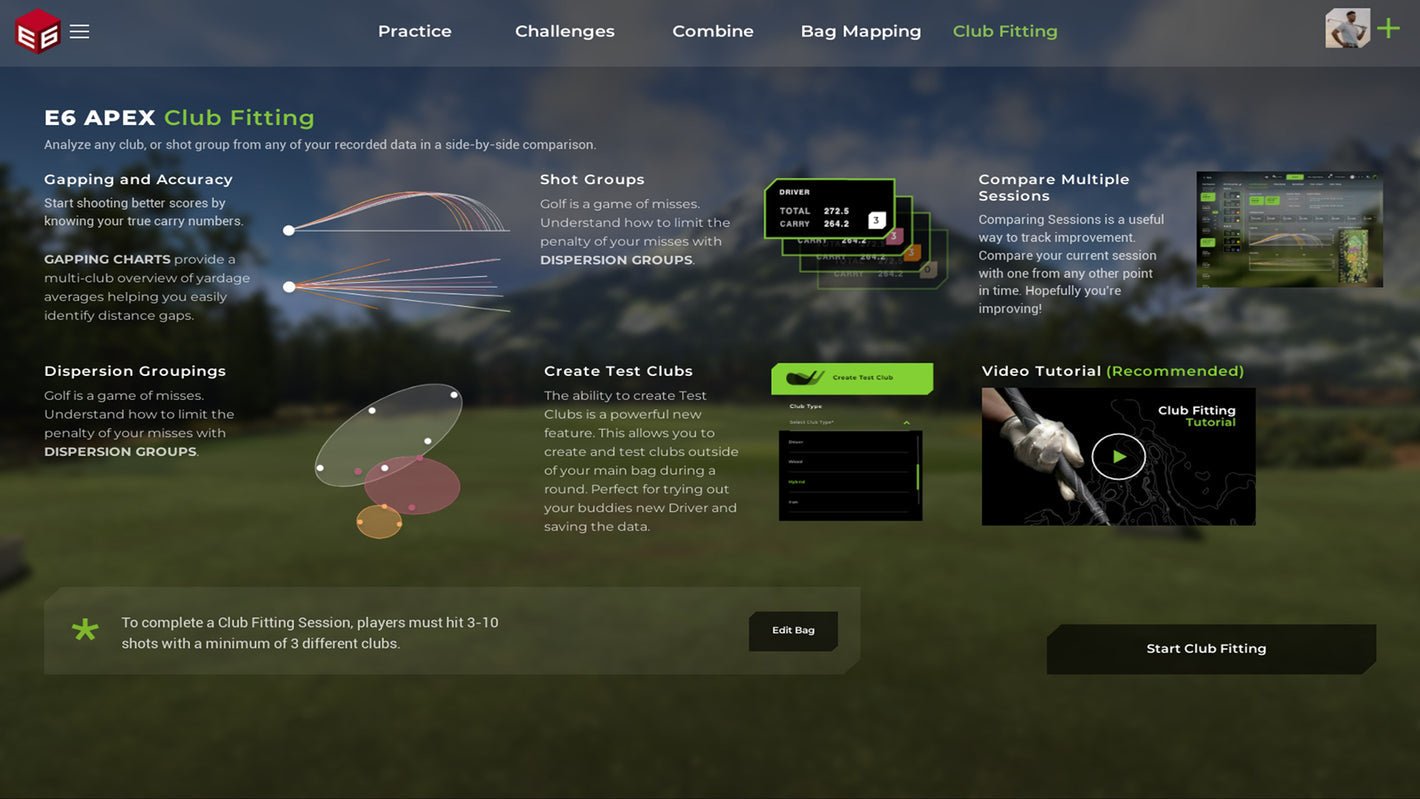1420x799 pixels.
Task: Toggle the pink dispersion group badge
Action: [x=894, y=236]
